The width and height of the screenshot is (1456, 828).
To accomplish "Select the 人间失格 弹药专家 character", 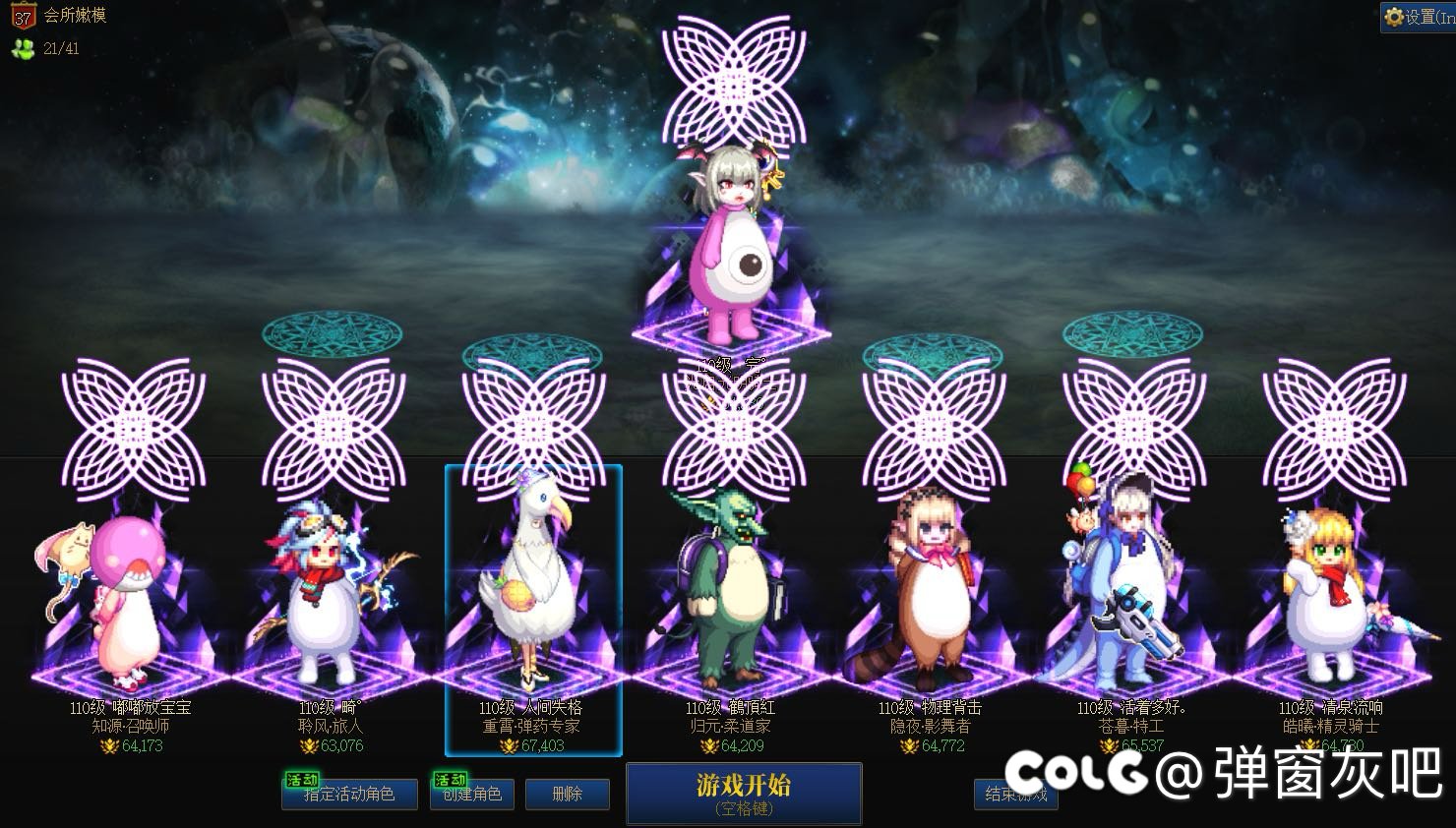I will pos(532,600).
